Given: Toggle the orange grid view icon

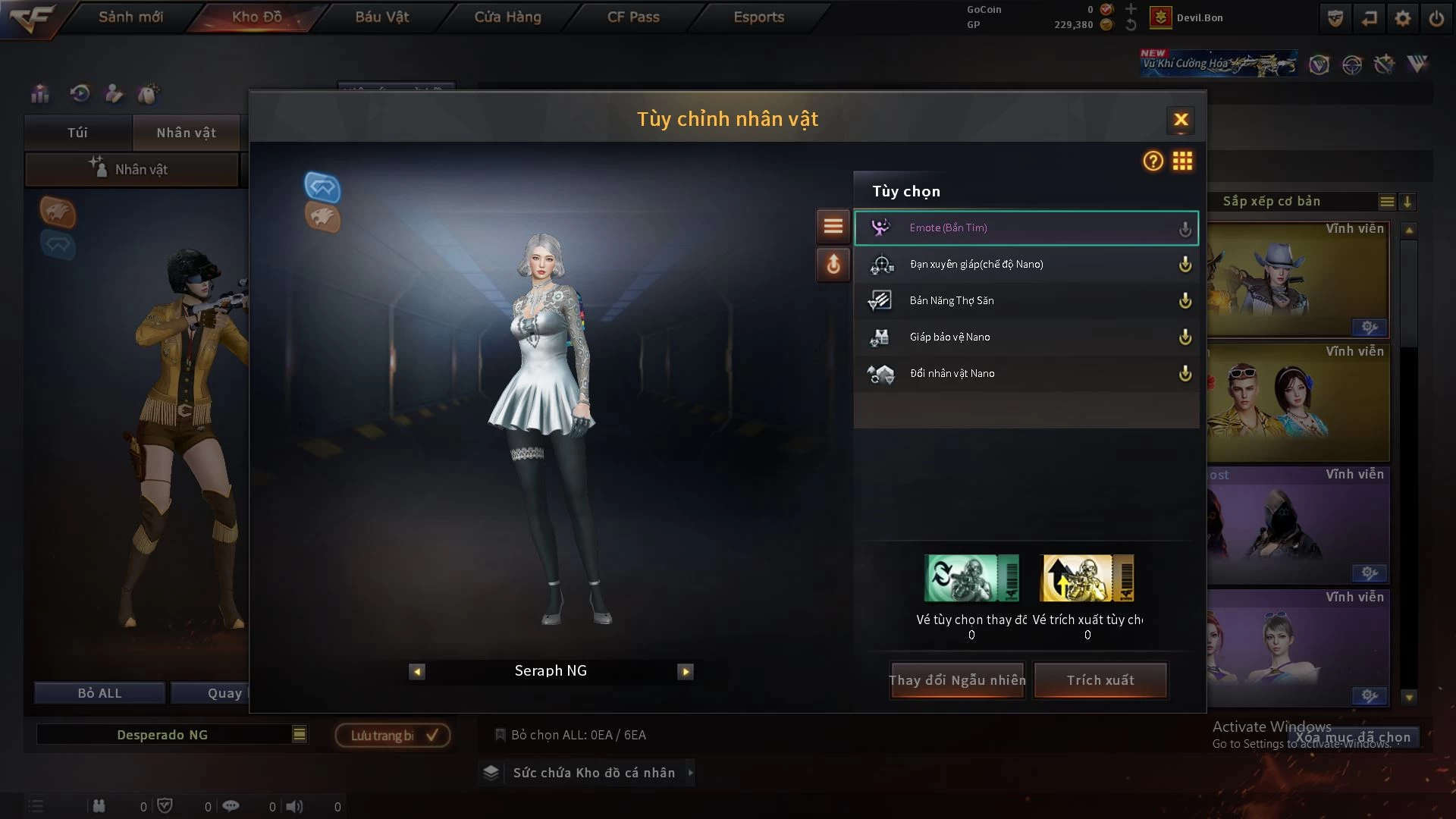Looking at the screenshot, I should click(x=1182, y=161).
